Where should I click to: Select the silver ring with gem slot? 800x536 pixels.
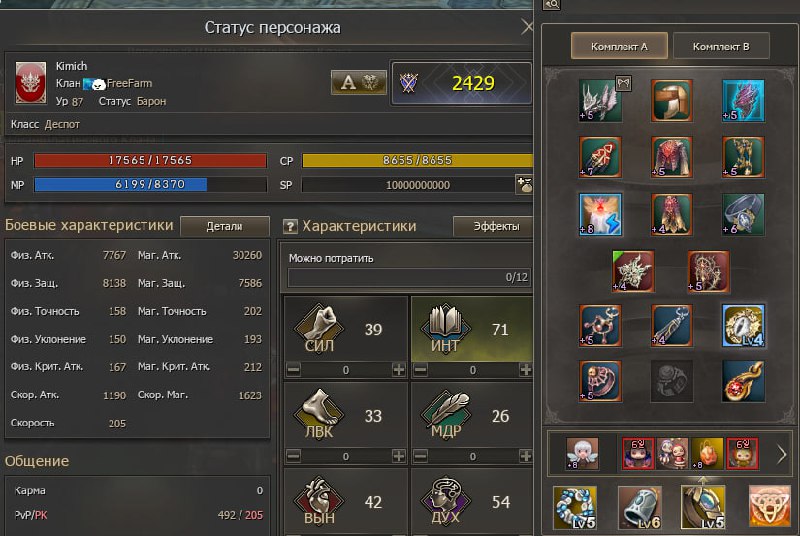coord(742,214)
